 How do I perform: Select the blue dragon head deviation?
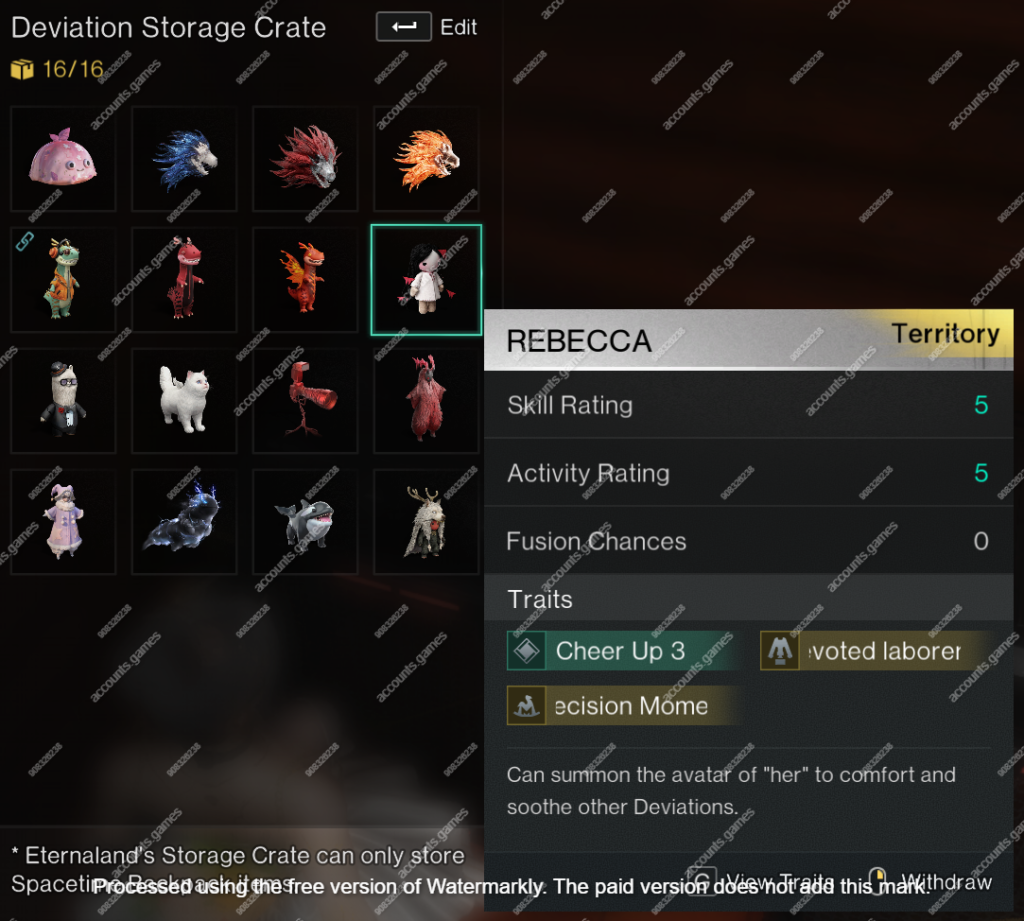[184, 159]
